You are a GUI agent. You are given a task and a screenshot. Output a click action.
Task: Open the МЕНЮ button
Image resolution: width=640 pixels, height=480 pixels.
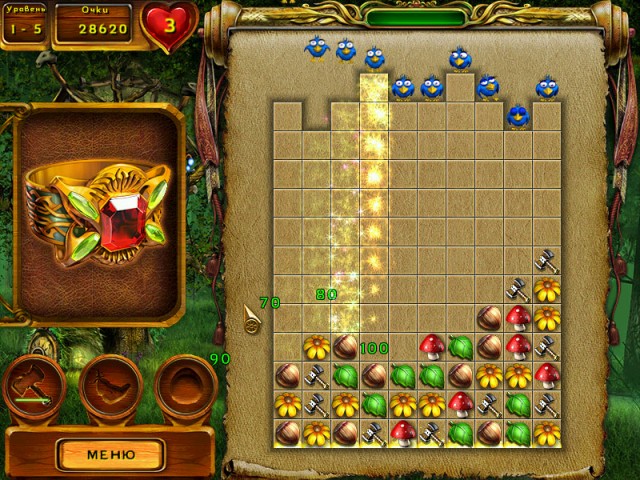tap(110, 454)
